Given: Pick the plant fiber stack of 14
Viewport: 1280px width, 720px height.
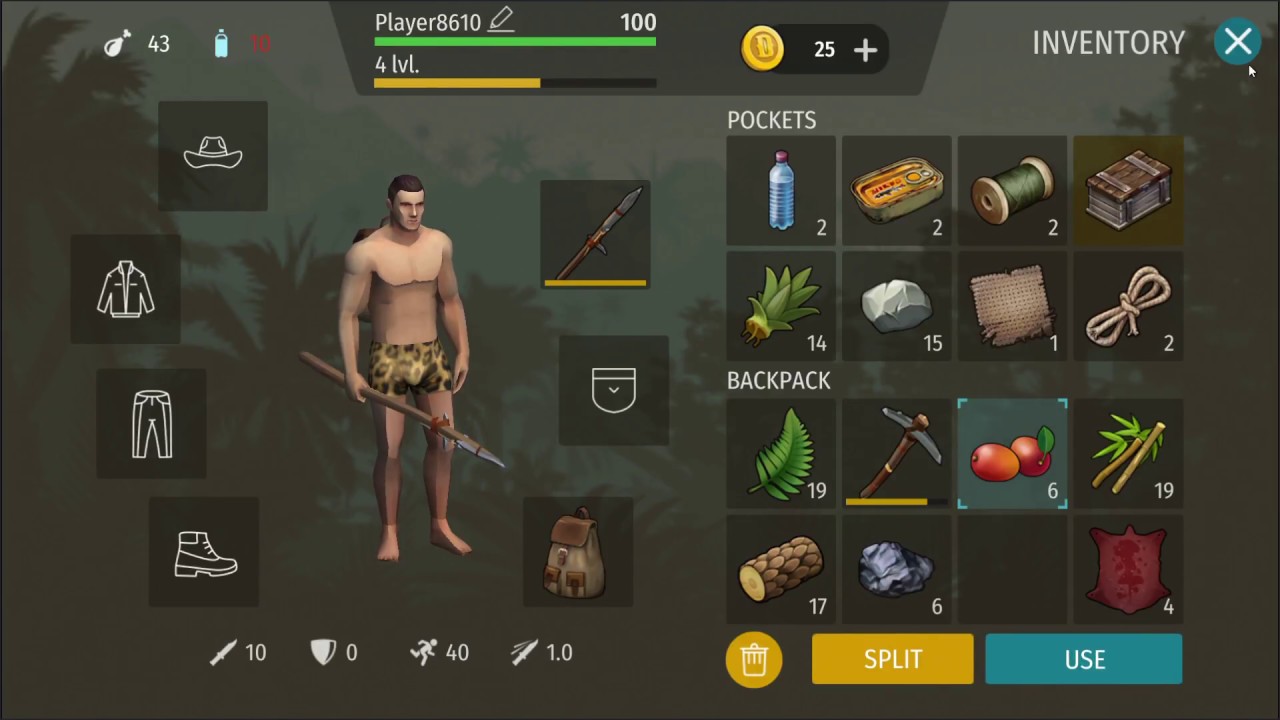Looking at the screenshot, I should coord(781,306).
